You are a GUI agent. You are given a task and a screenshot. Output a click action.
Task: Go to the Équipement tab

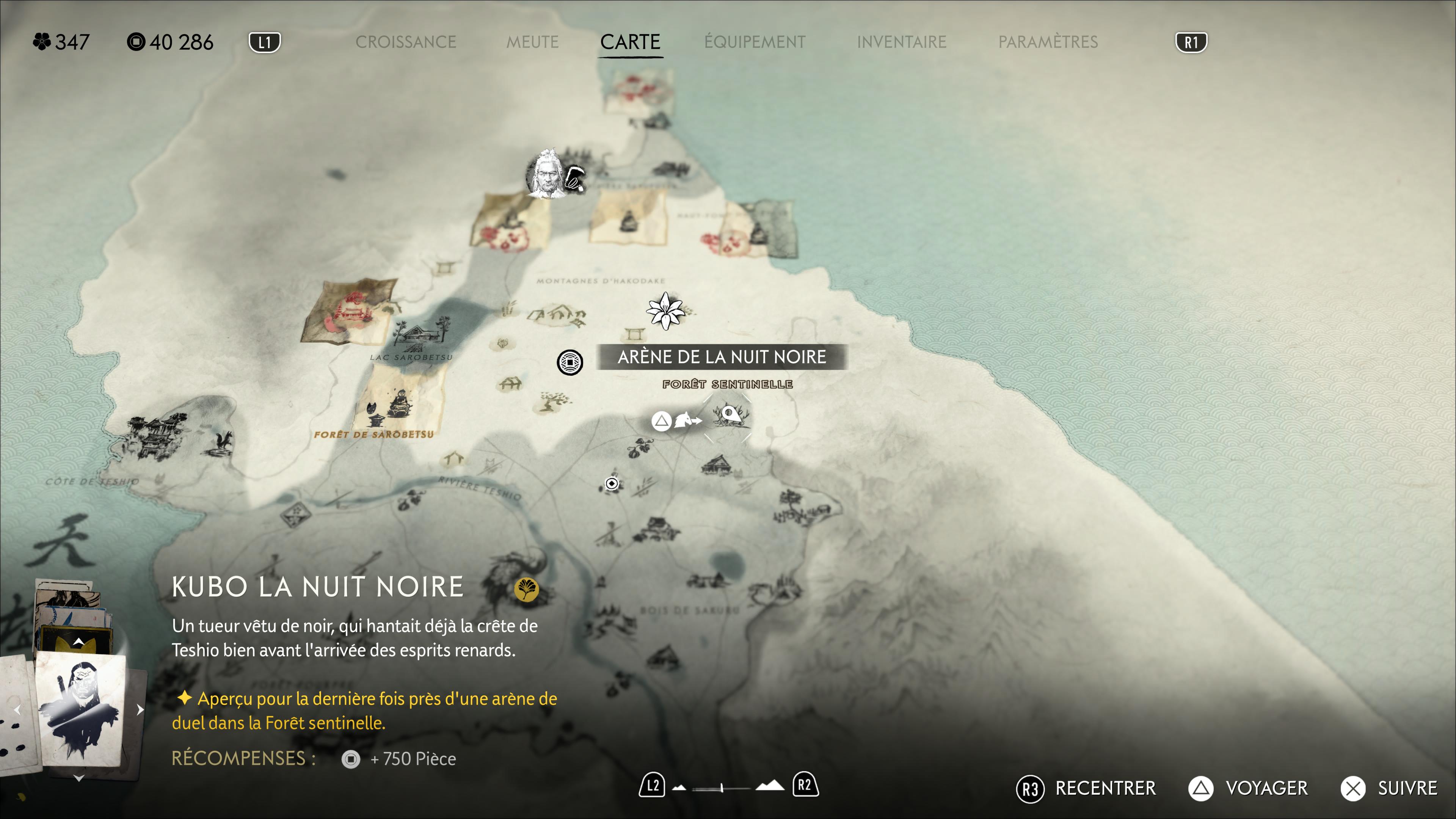point(755,42)
